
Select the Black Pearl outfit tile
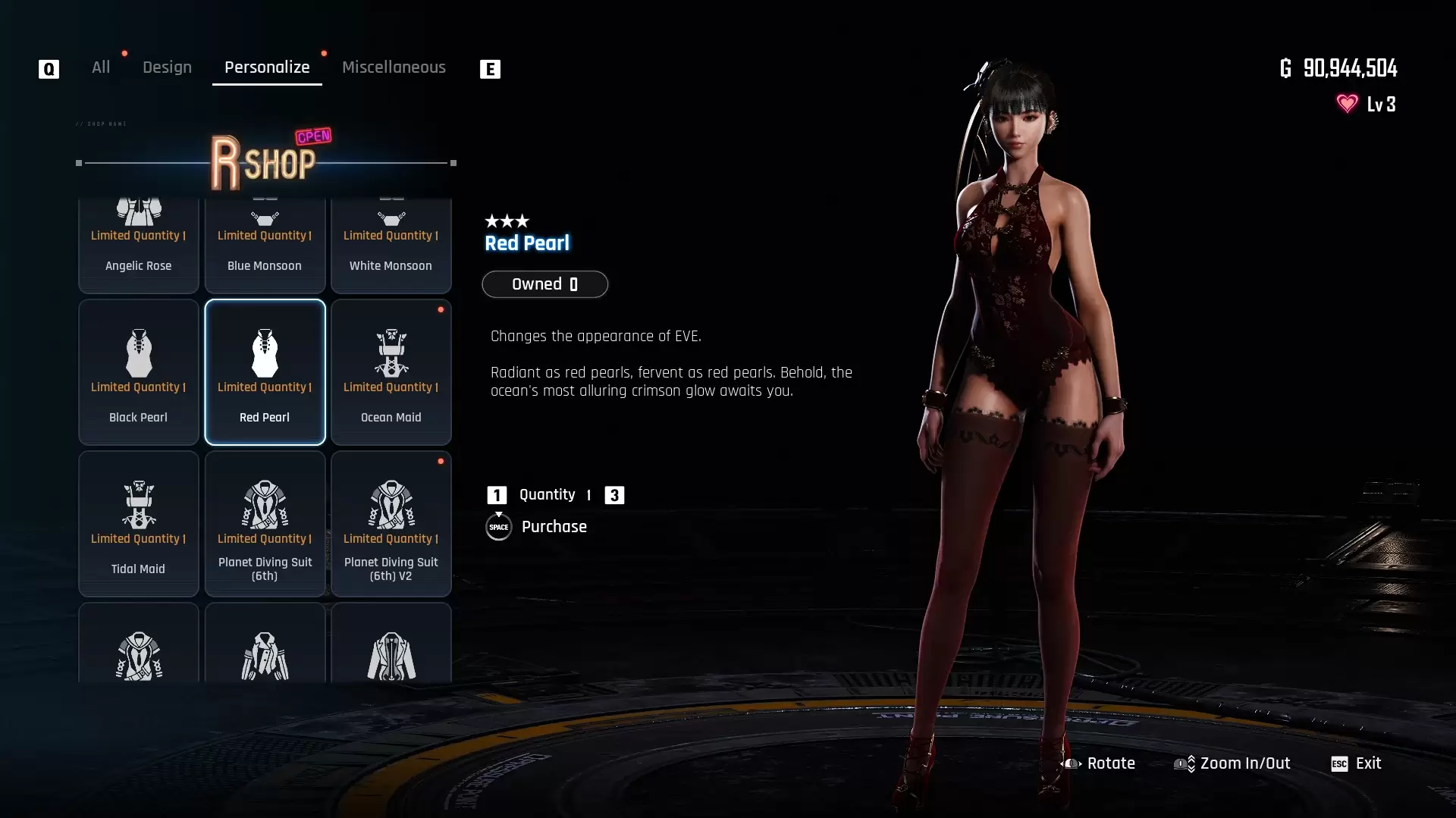point(139,371)
